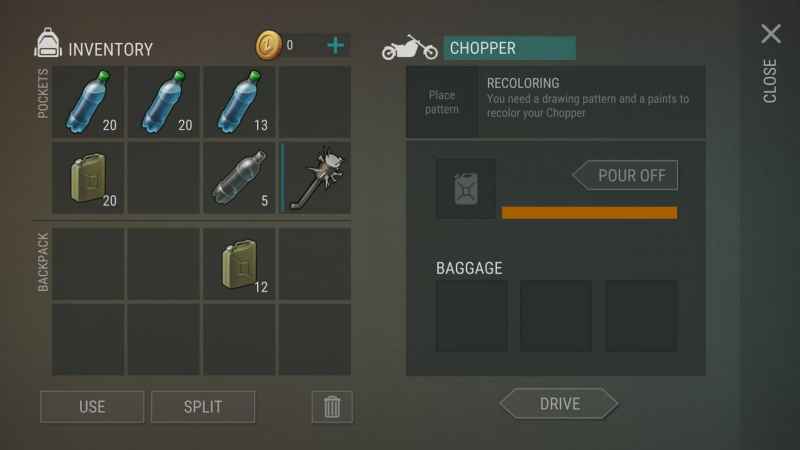800x450 pixels.
Task: Select the gasoline canister stack of 20
Action: tap(88, 178)
